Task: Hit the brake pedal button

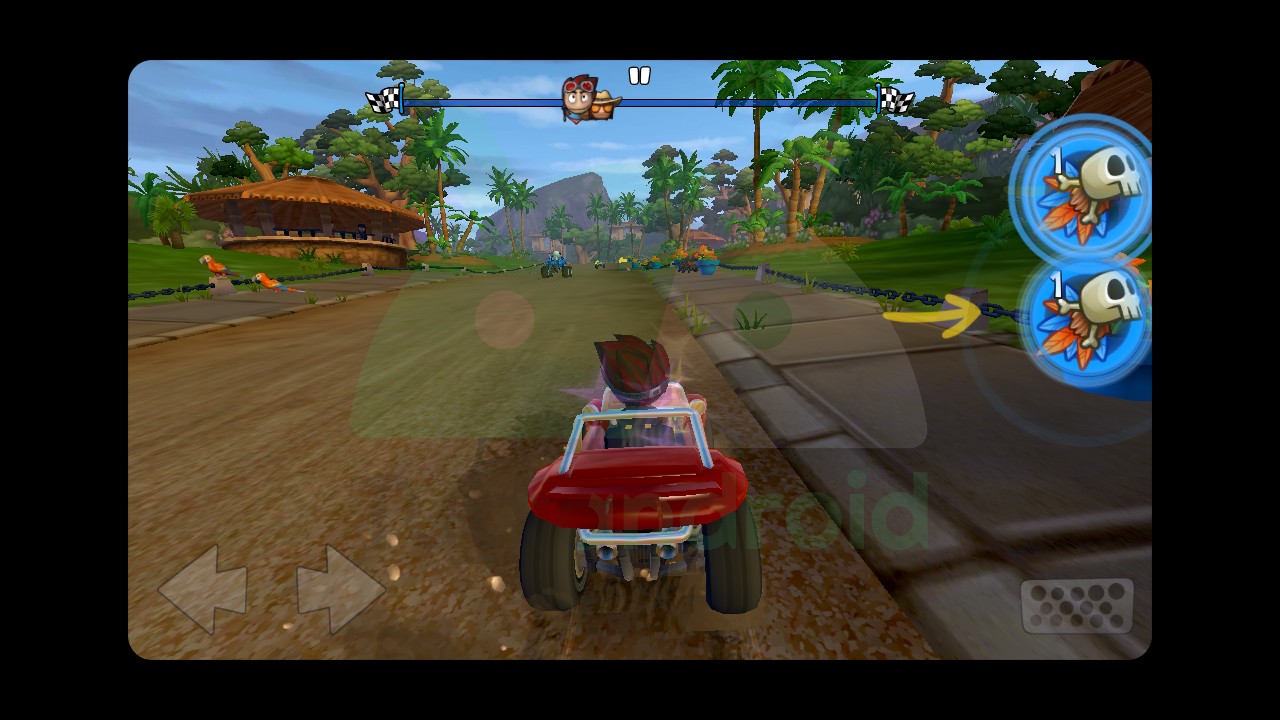Action: click(1076, 605)
